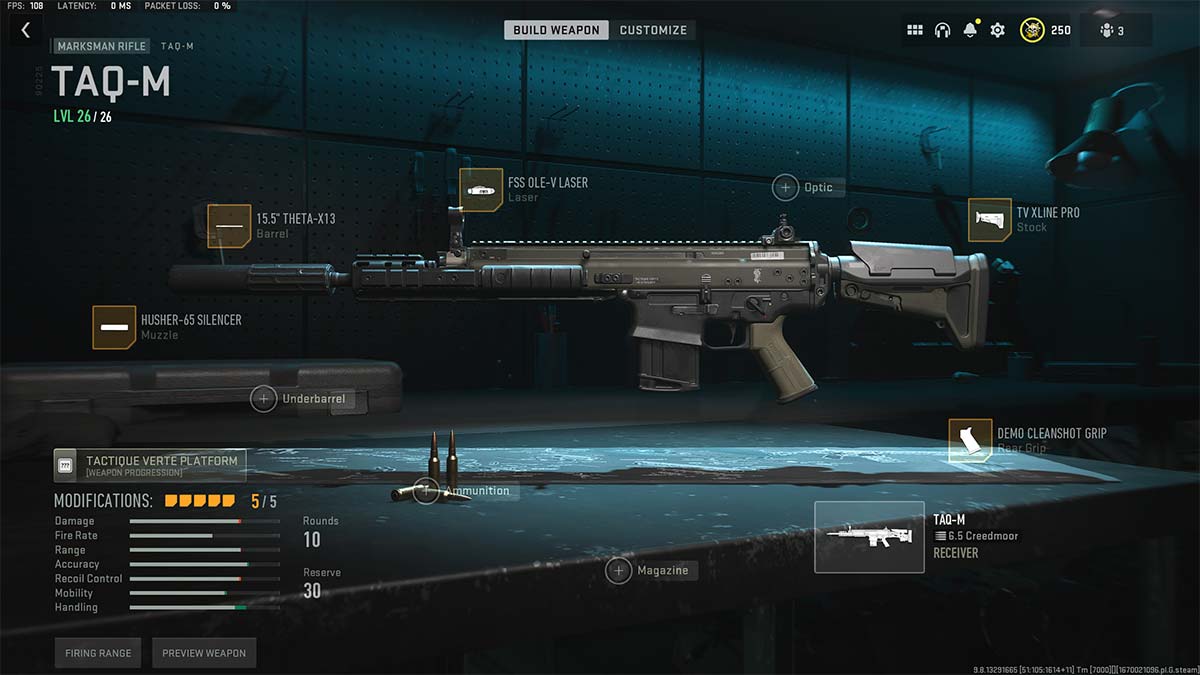Show notifications via the bell icon
The image size is (1200, 675).
[x=969, y=30]
